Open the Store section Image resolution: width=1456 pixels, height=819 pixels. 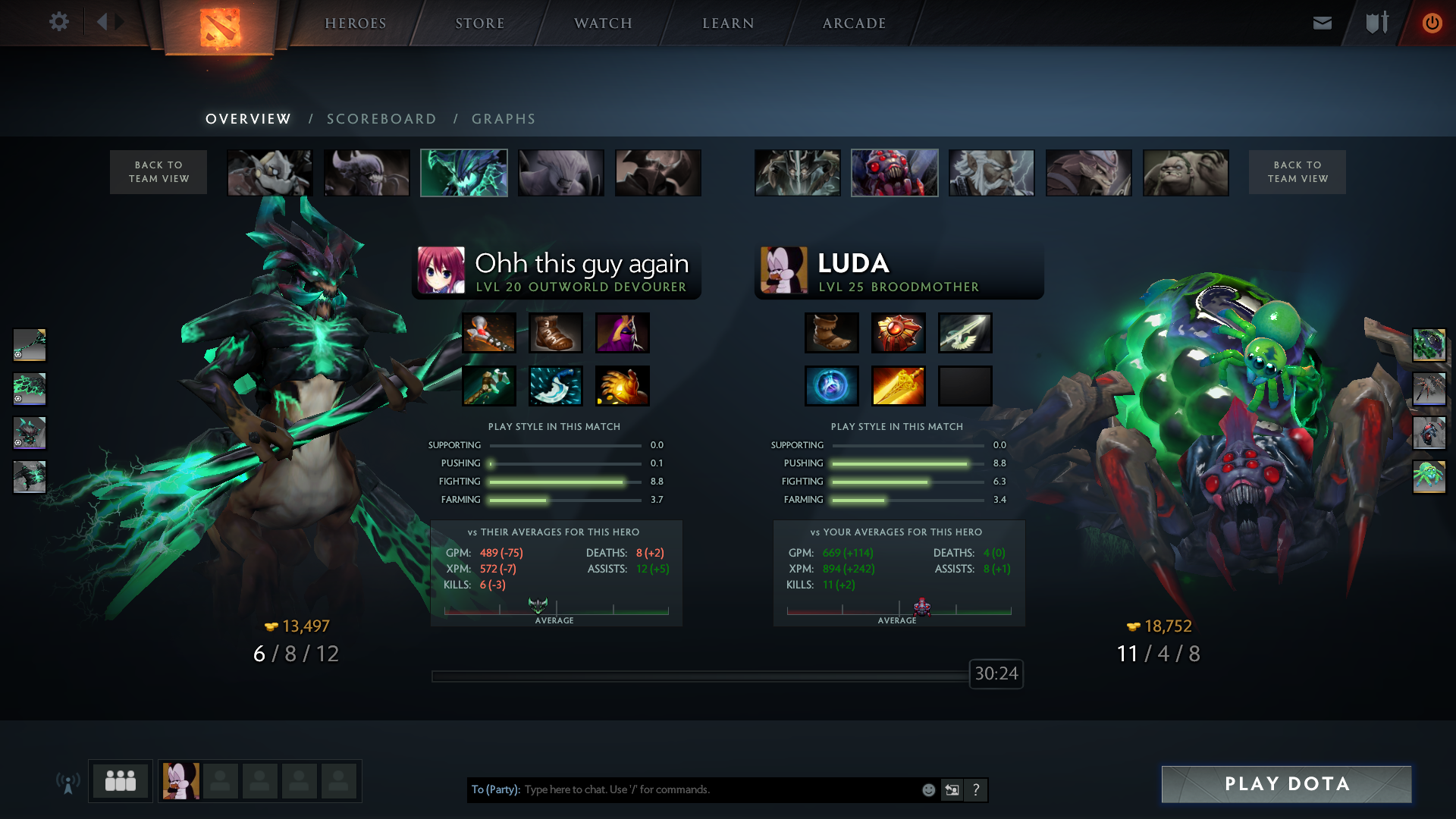coord(480,24)
